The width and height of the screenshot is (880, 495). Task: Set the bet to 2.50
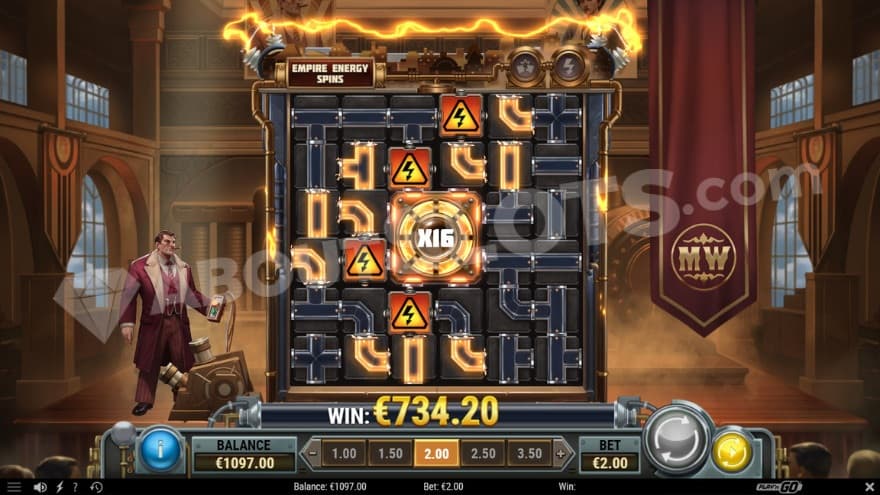pyautogui.click(x=483, y=454)
